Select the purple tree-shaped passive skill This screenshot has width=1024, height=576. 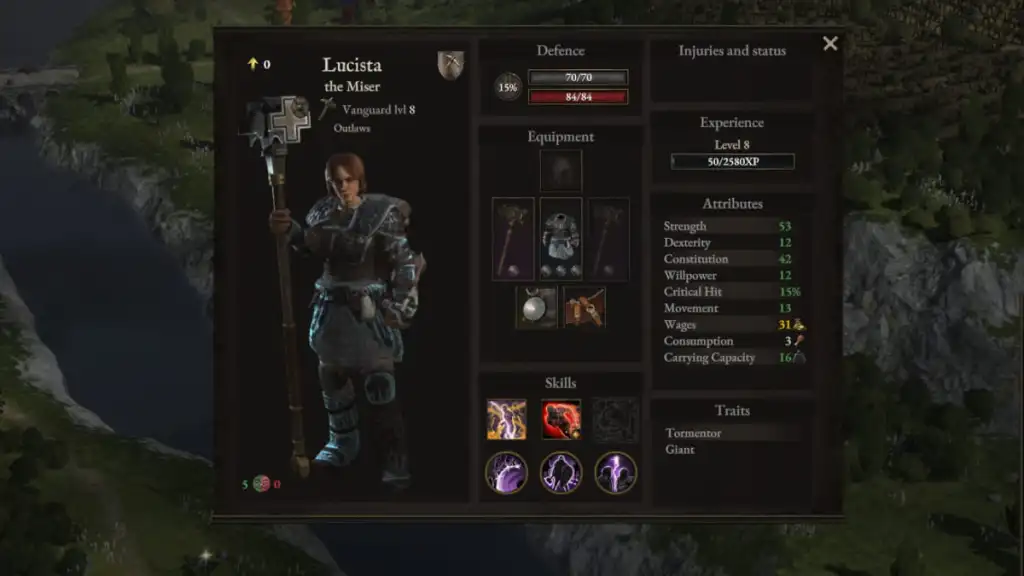507,472
